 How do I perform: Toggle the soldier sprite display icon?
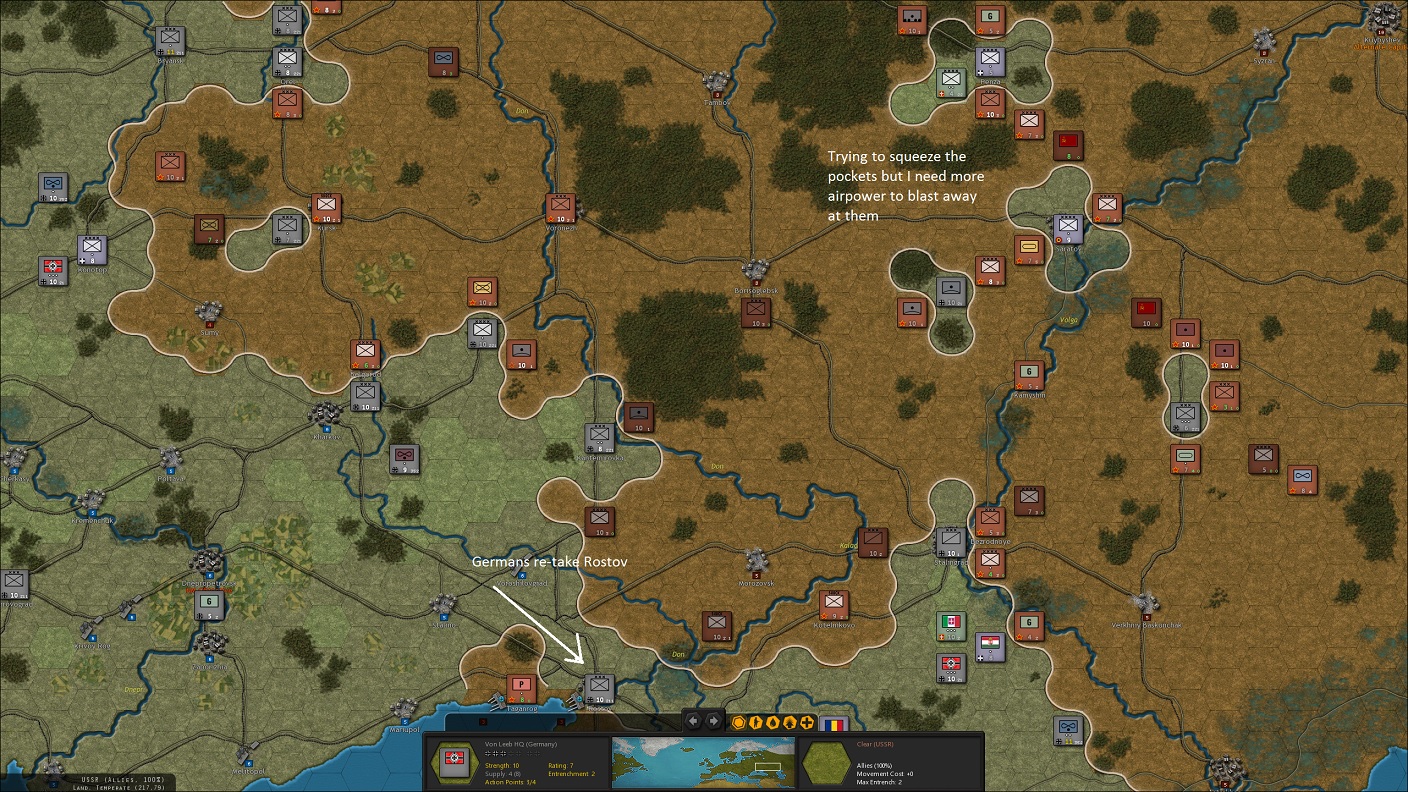(756, 722)
